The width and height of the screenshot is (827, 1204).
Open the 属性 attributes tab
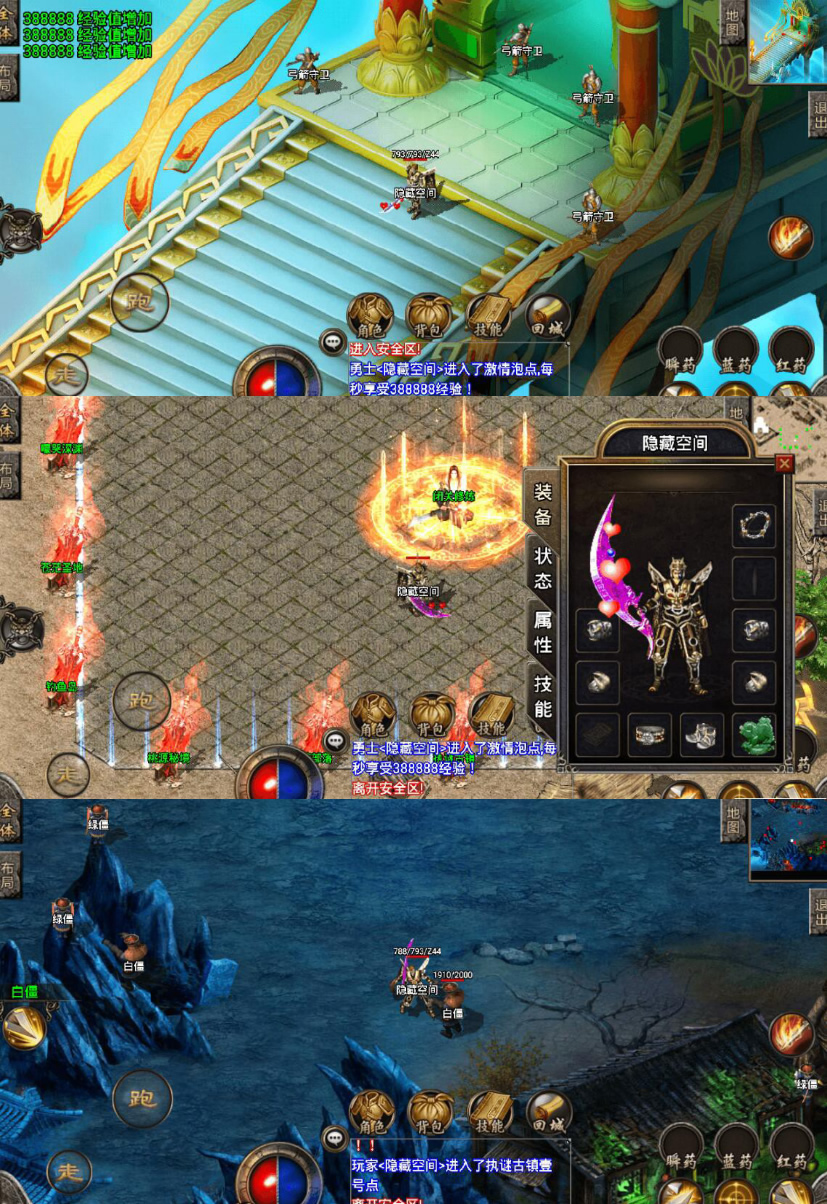[543, 632]
